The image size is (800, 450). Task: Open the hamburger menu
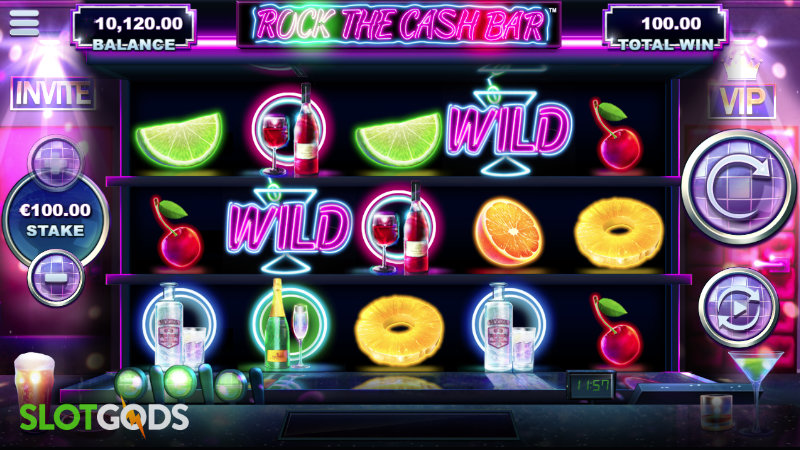[24, 22]
